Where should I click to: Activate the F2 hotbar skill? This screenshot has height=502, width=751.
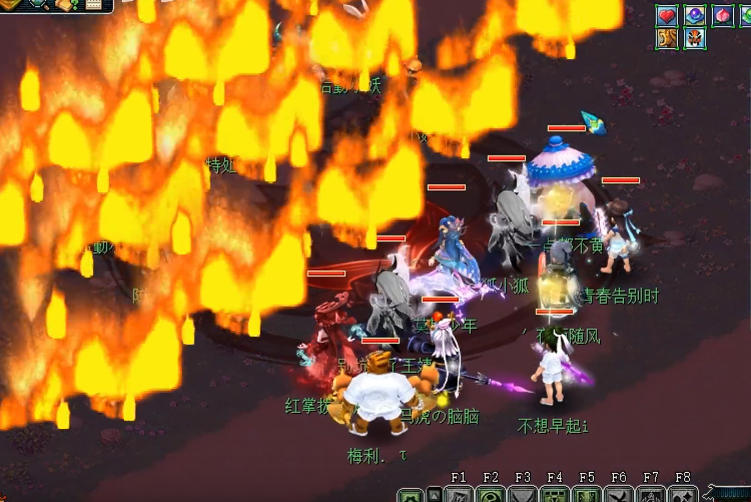coord(490,495)
